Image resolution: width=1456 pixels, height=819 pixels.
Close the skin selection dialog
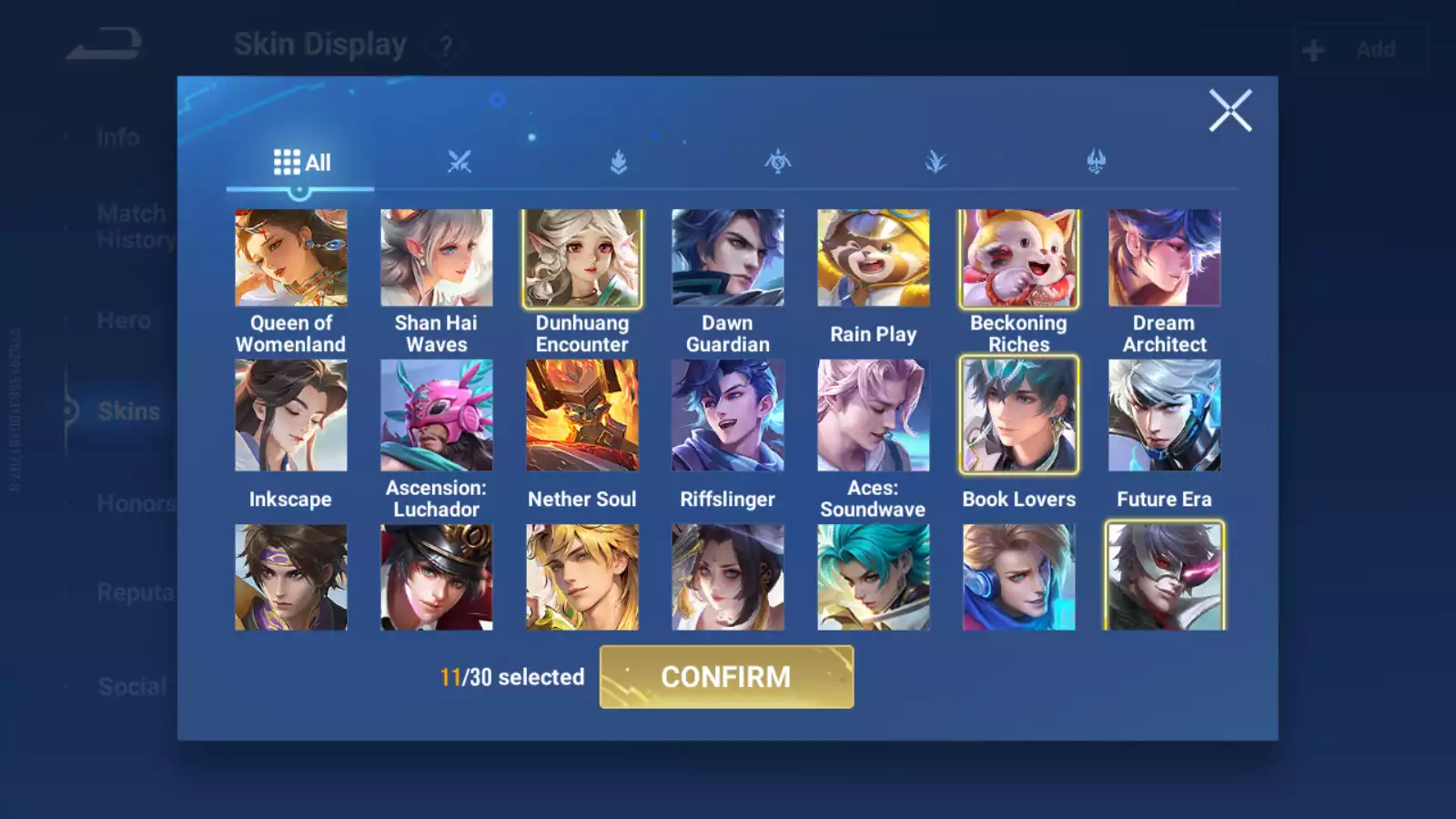point(1229,111)
